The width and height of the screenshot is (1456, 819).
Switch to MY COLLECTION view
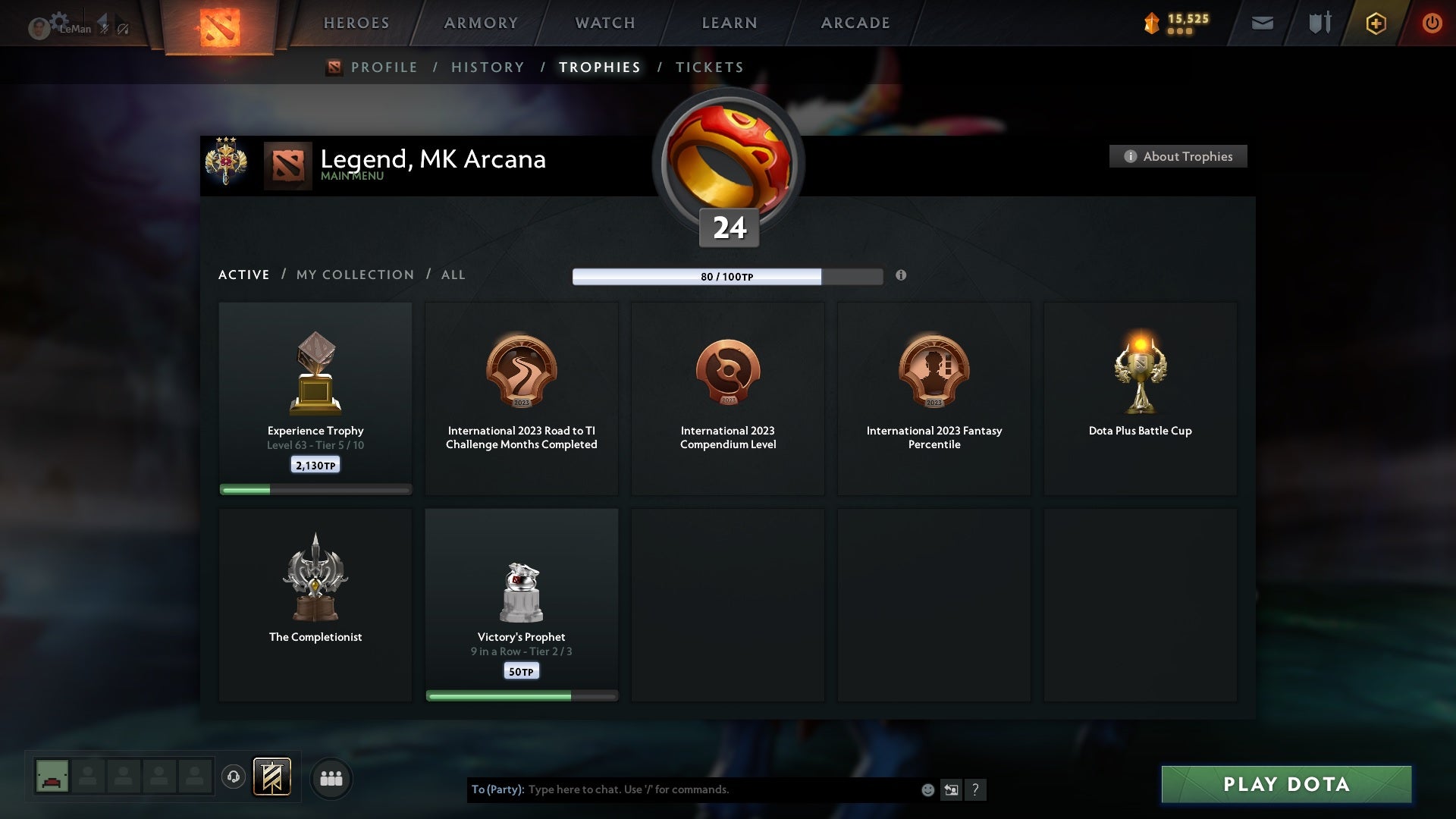[354, 275]
